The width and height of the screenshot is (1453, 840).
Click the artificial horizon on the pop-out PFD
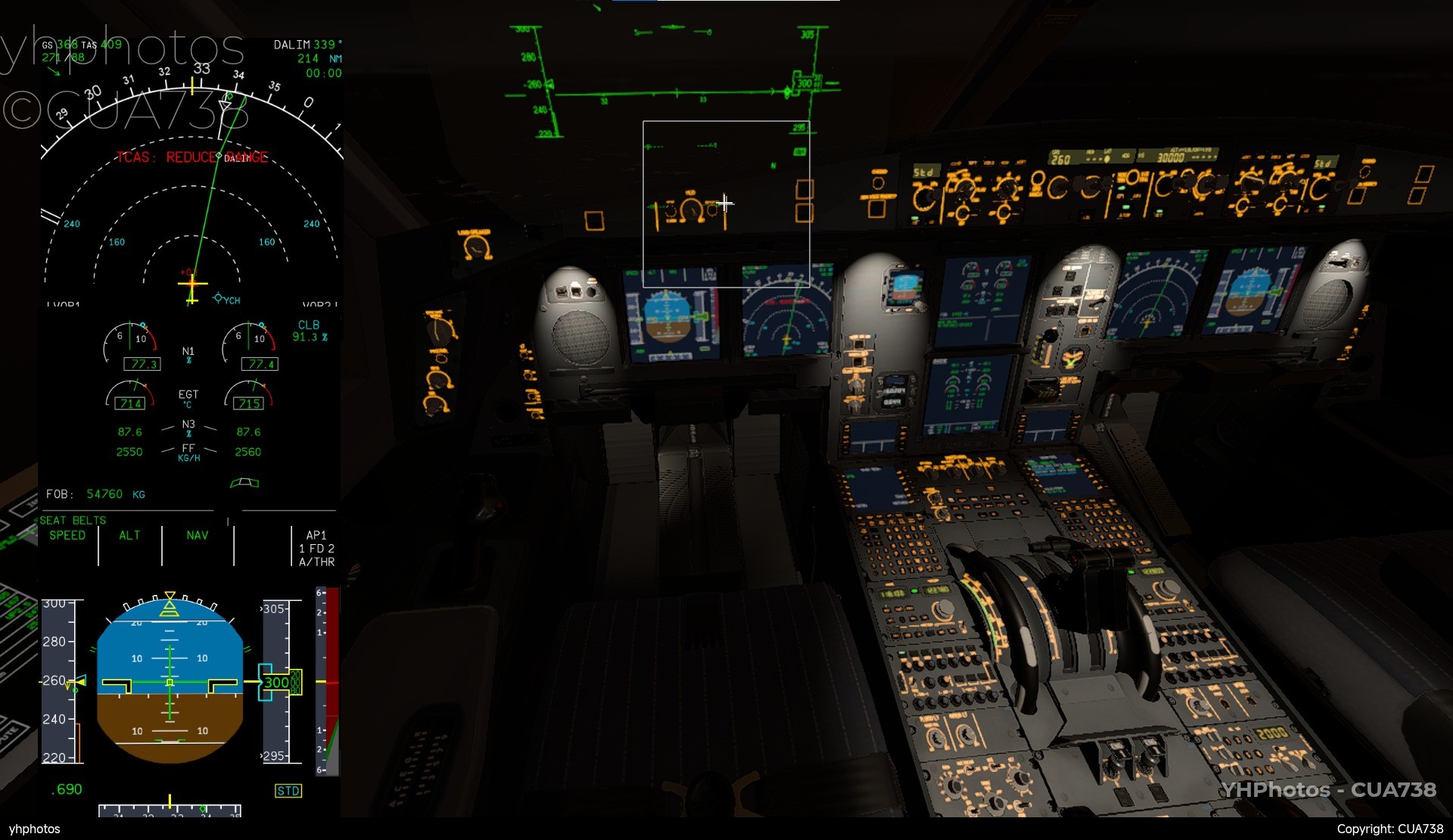(170, 681)
